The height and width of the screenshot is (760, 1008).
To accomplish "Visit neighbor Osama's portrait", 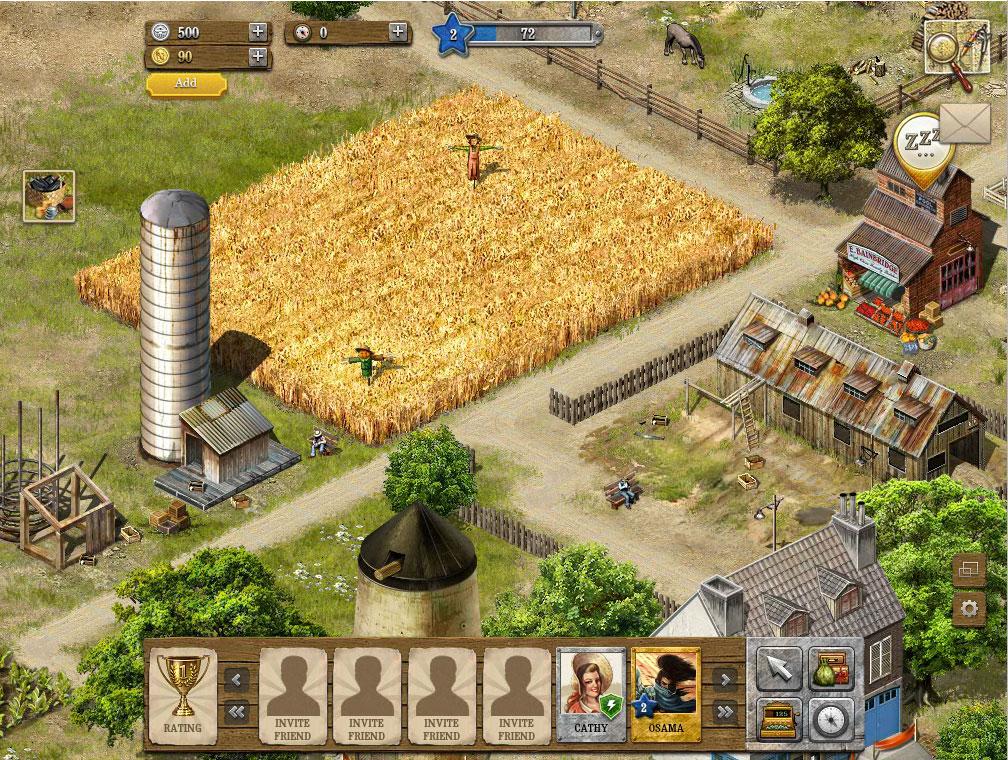I will (666, 694).
